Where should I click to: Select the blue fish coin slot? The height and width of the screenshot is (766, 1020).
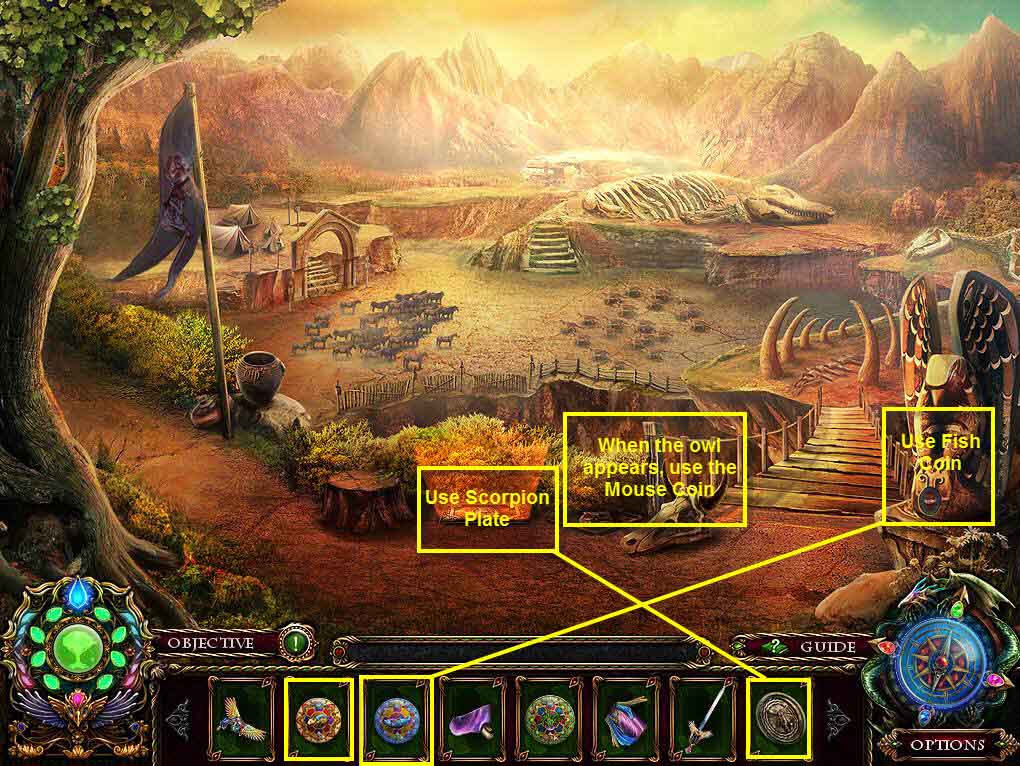click(395, 718)
